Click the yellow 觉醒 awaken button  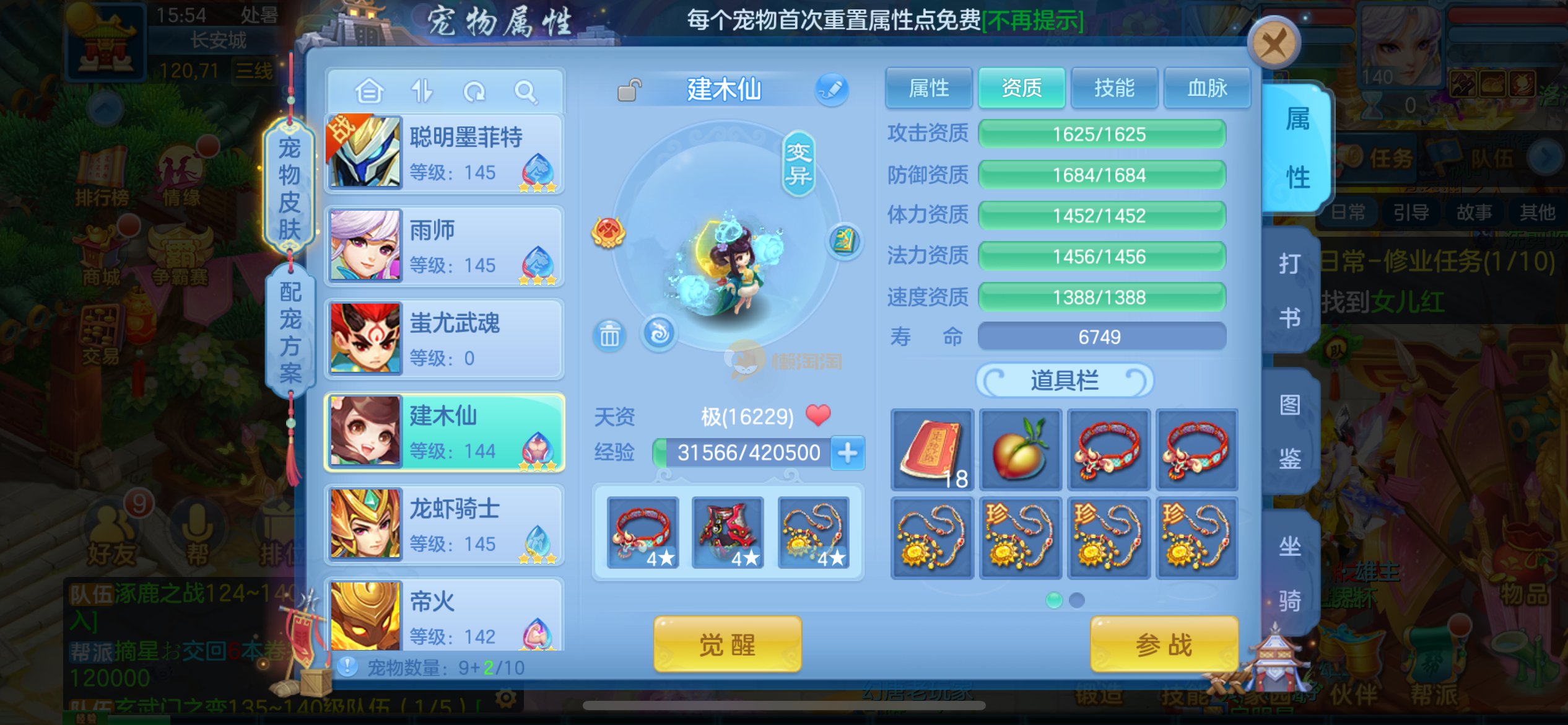[x=727, y=644]
